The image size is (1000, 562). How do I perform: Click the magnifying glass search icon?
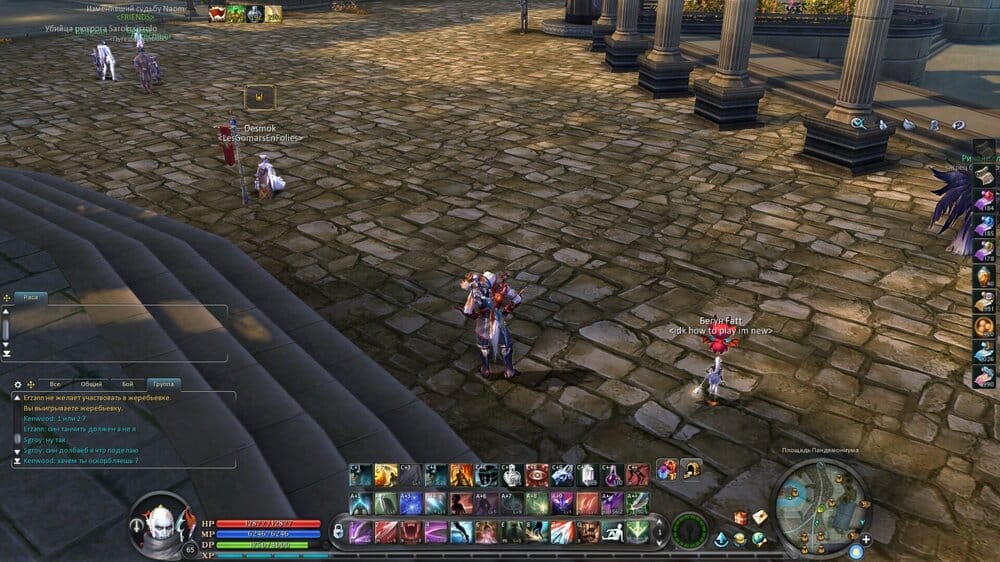point(858,124)
